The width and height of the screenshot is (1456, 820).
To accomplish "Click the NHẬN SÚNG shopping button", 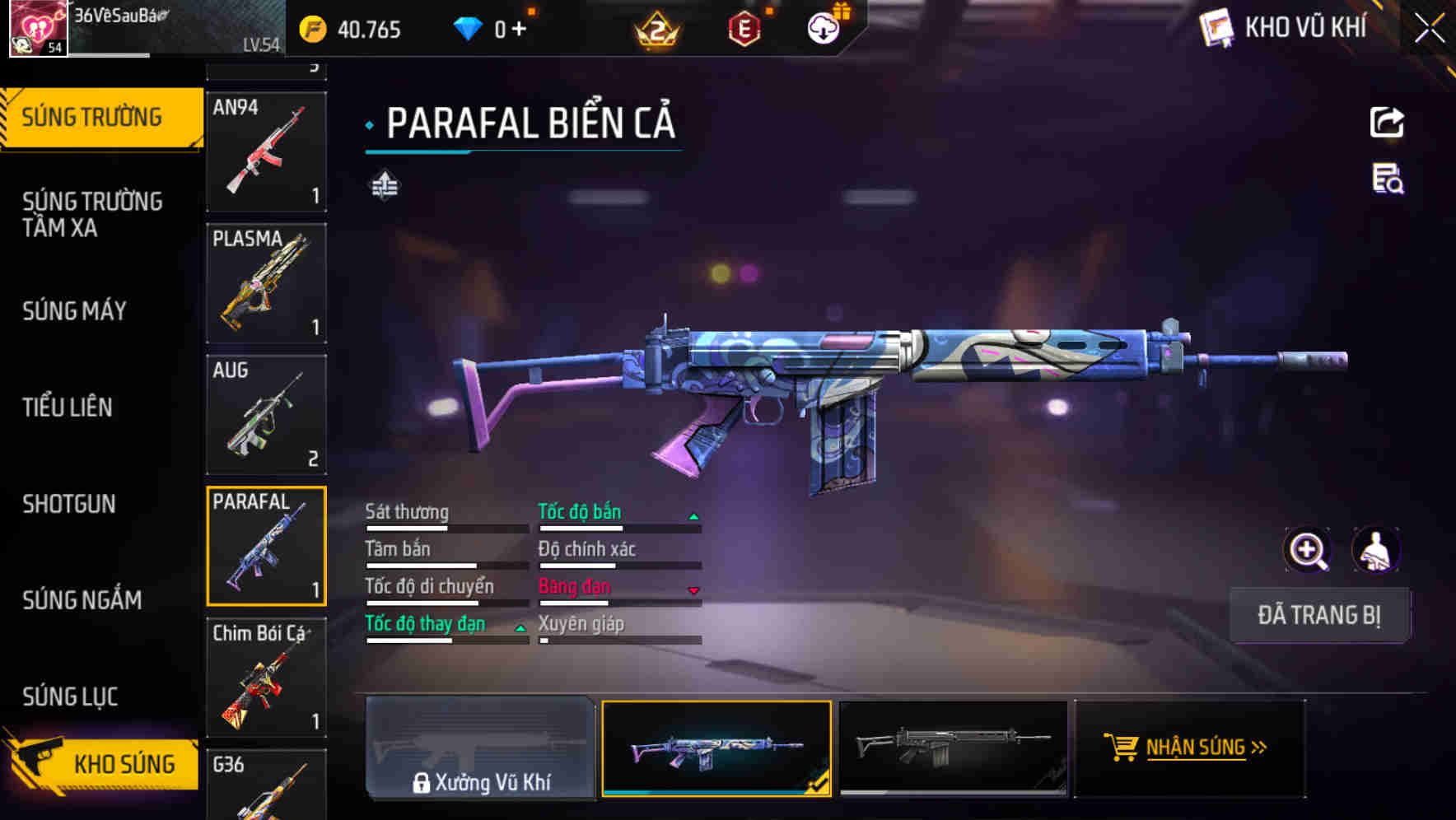I will pos(1189,748).
